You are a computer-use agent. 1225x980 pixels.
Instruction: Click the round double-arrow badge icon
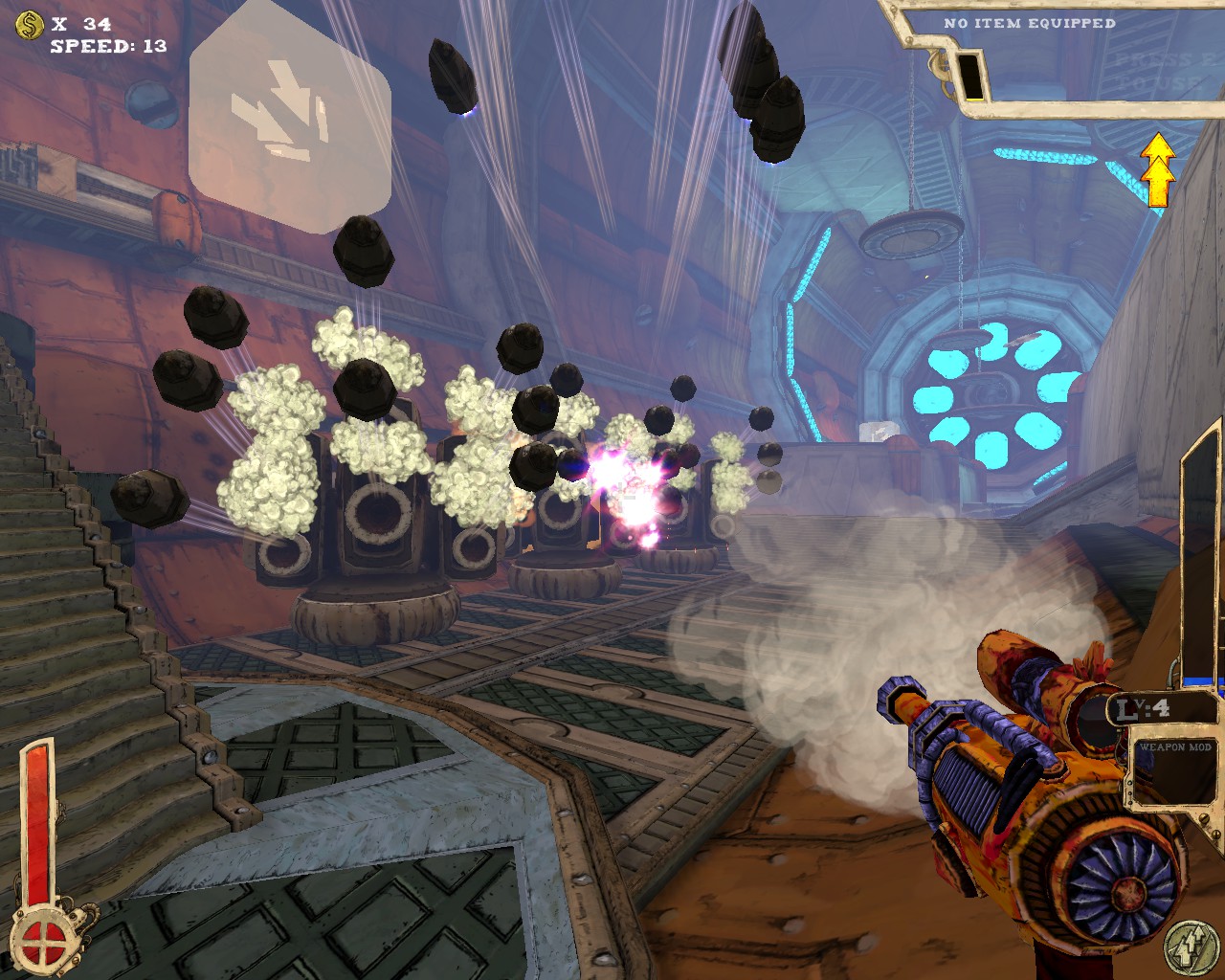click(x=1190, y=947)
